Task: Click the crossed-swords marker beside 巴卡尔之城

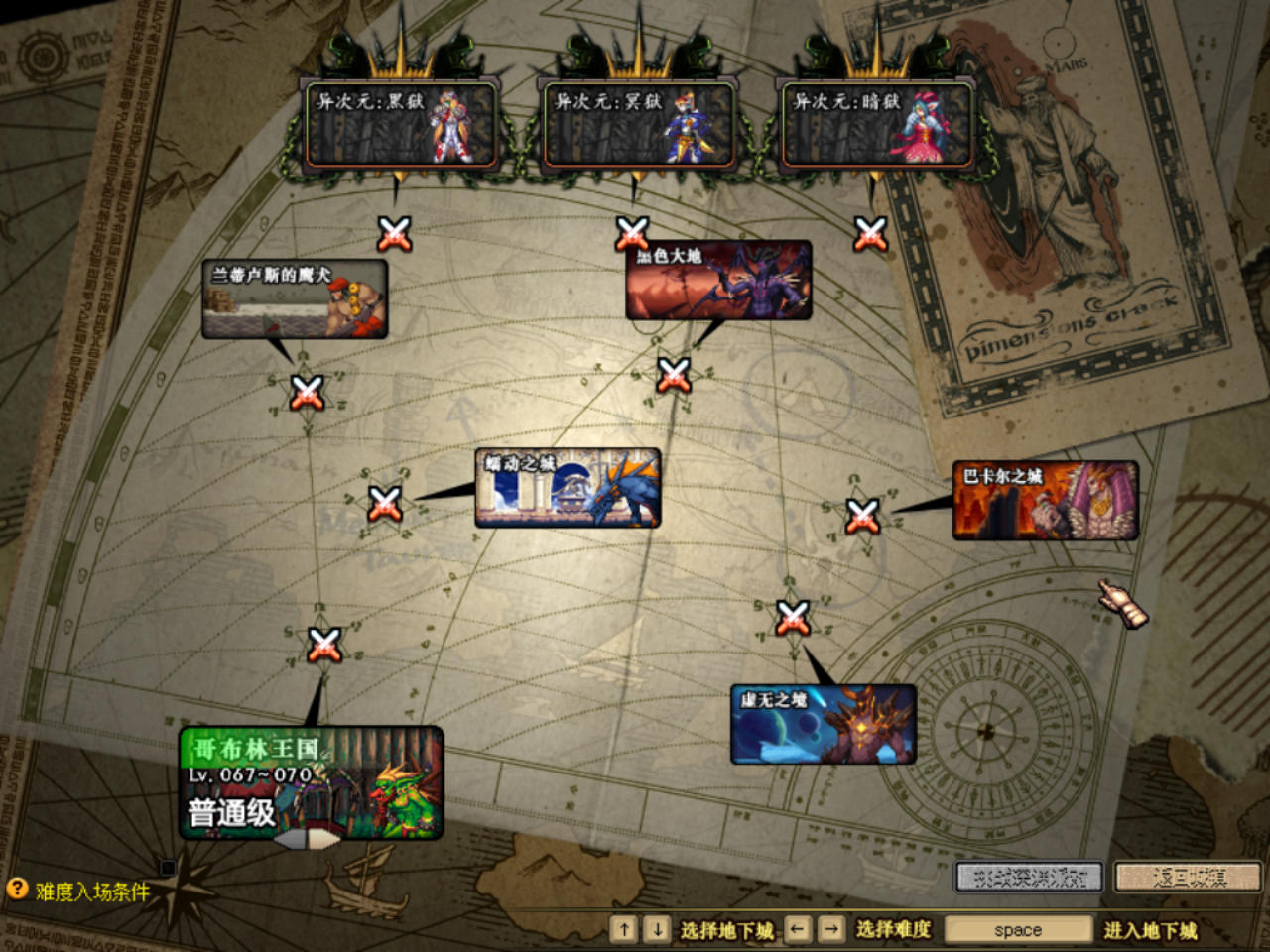Action: coord(862,515)
